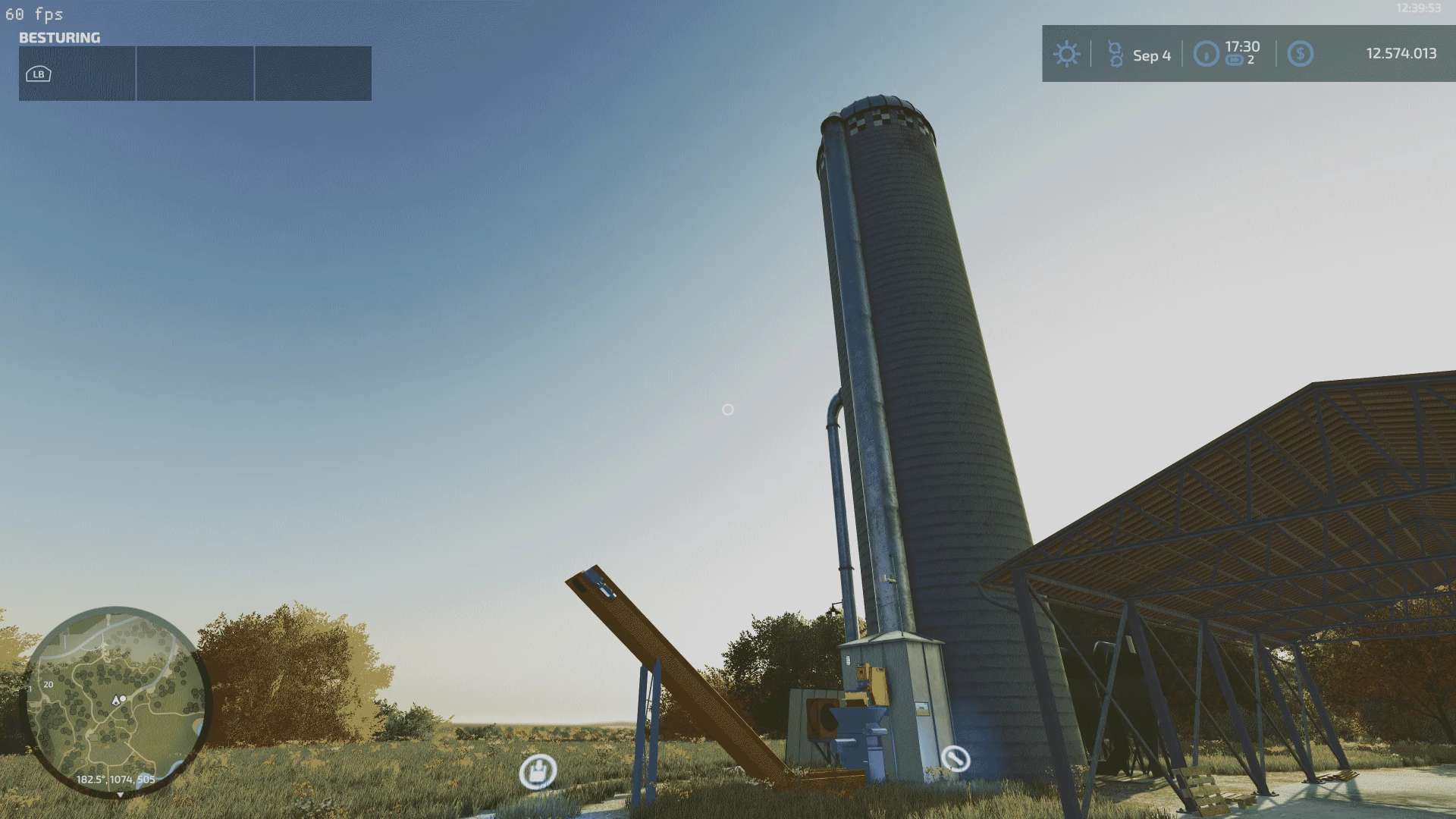Select the bag loading marker icon

(538, 772)
